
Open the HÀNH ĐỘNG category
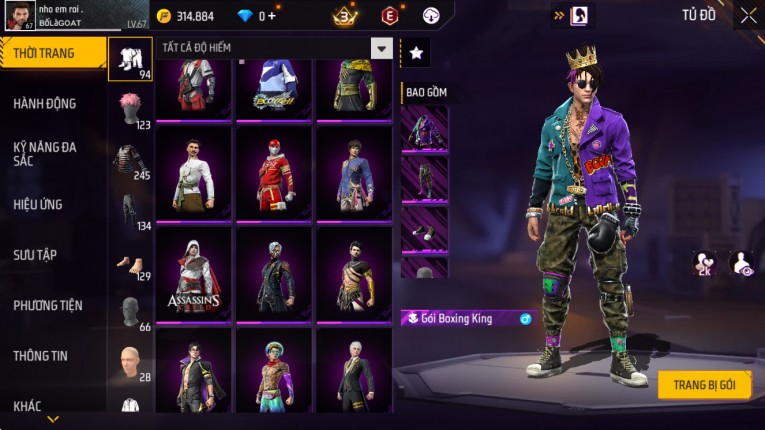[45, 104]
